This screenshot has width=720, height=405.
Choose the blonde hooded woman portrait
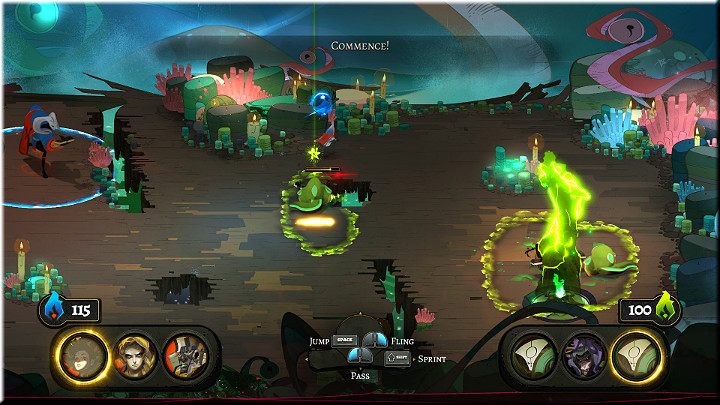(135, 353)
